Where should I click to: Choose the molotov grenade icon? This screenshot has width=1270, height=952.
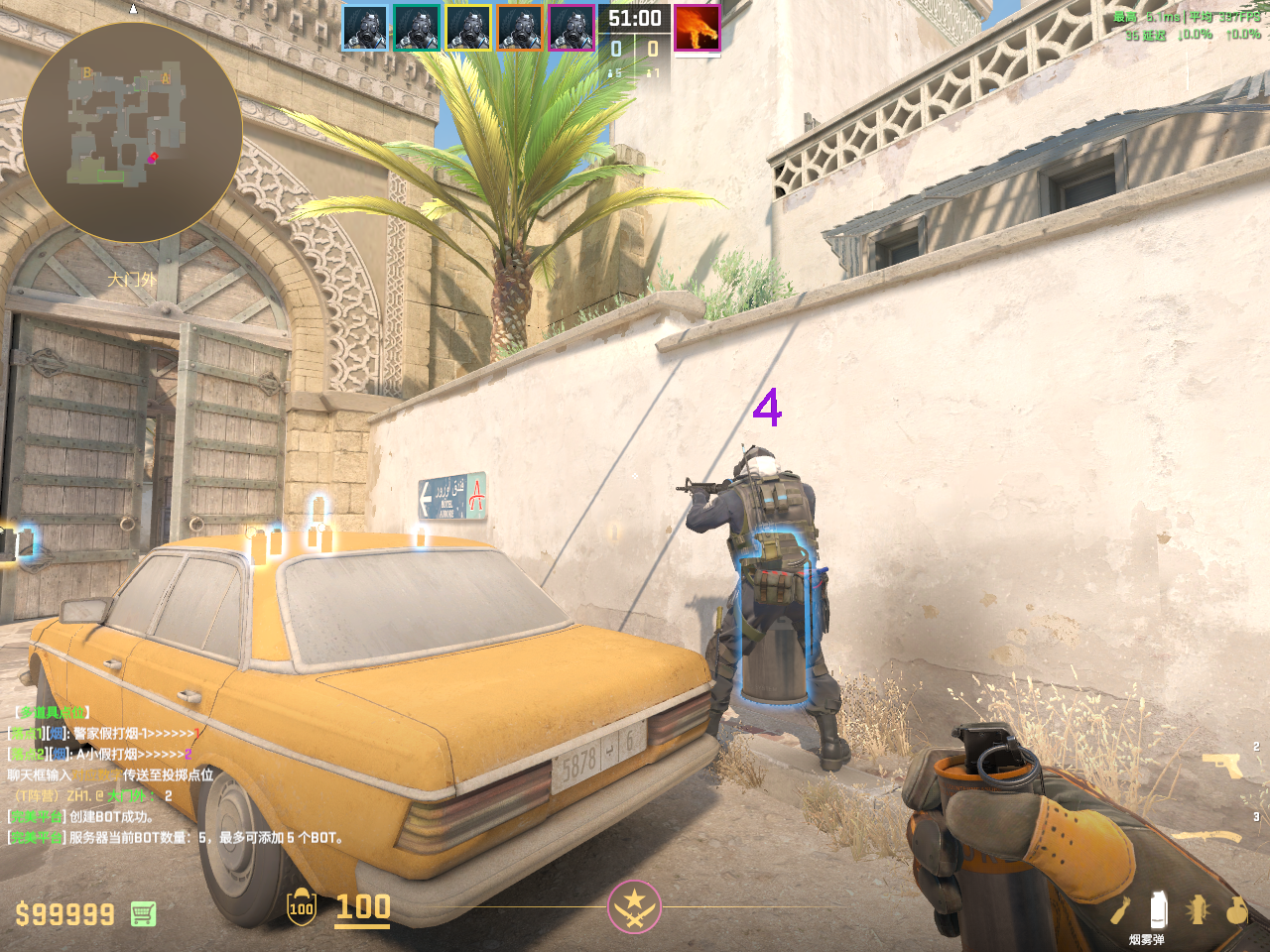[x=1120, y=909]
